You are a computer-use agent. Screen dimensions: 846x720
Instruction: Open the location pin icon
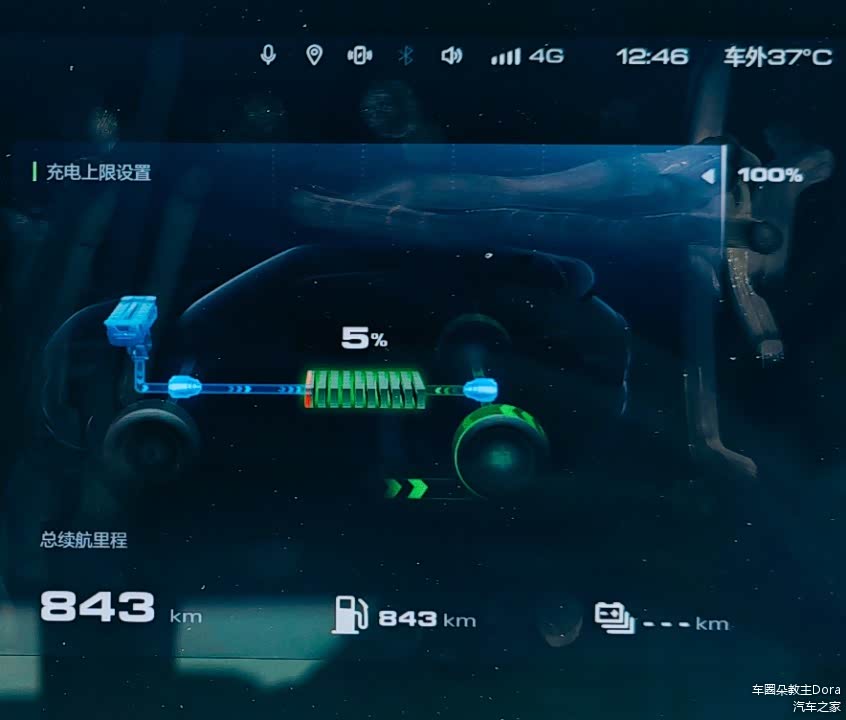[314, 55]
